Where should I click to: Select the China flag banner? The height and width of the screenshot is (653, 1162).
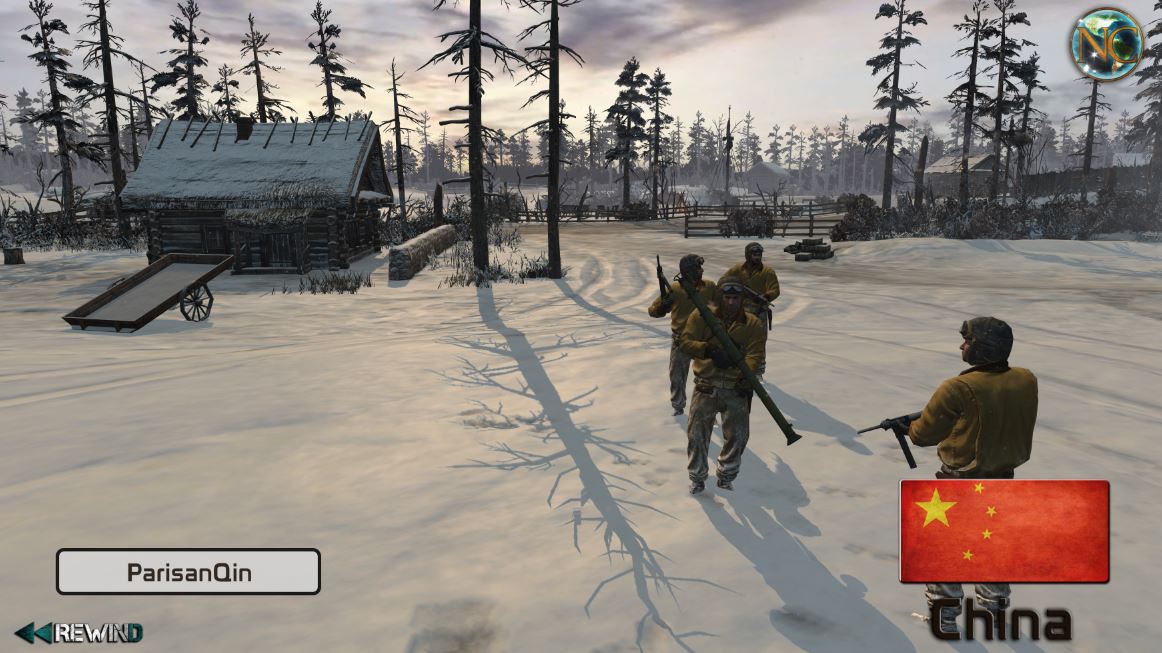tap(1004, 531)
